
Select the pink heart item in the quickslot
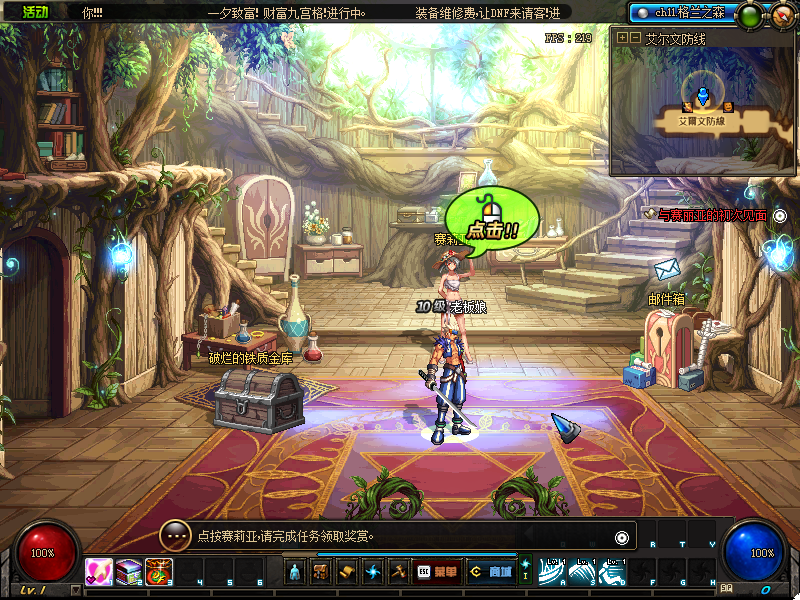coord(99,572)
